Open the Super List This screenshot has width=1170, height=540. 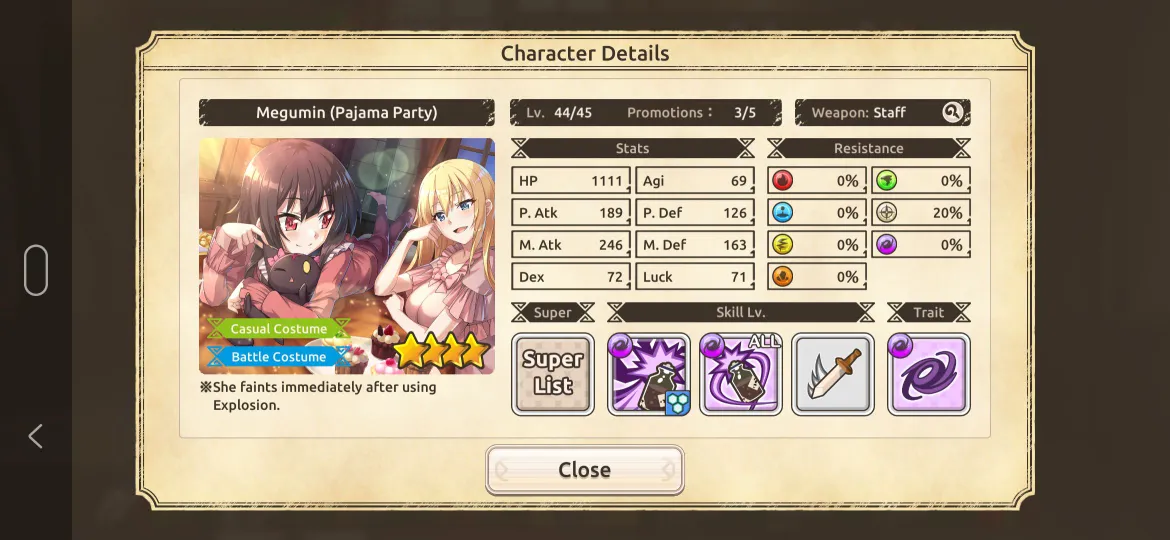pyautogui.click(x=553, y=374)
